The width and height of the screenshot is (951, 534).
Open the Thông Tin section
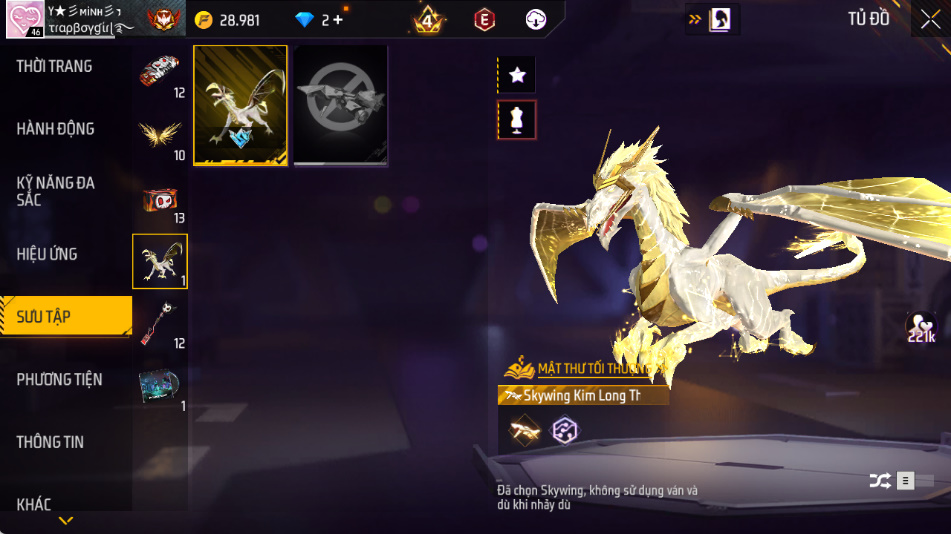[x=50, y=442]
